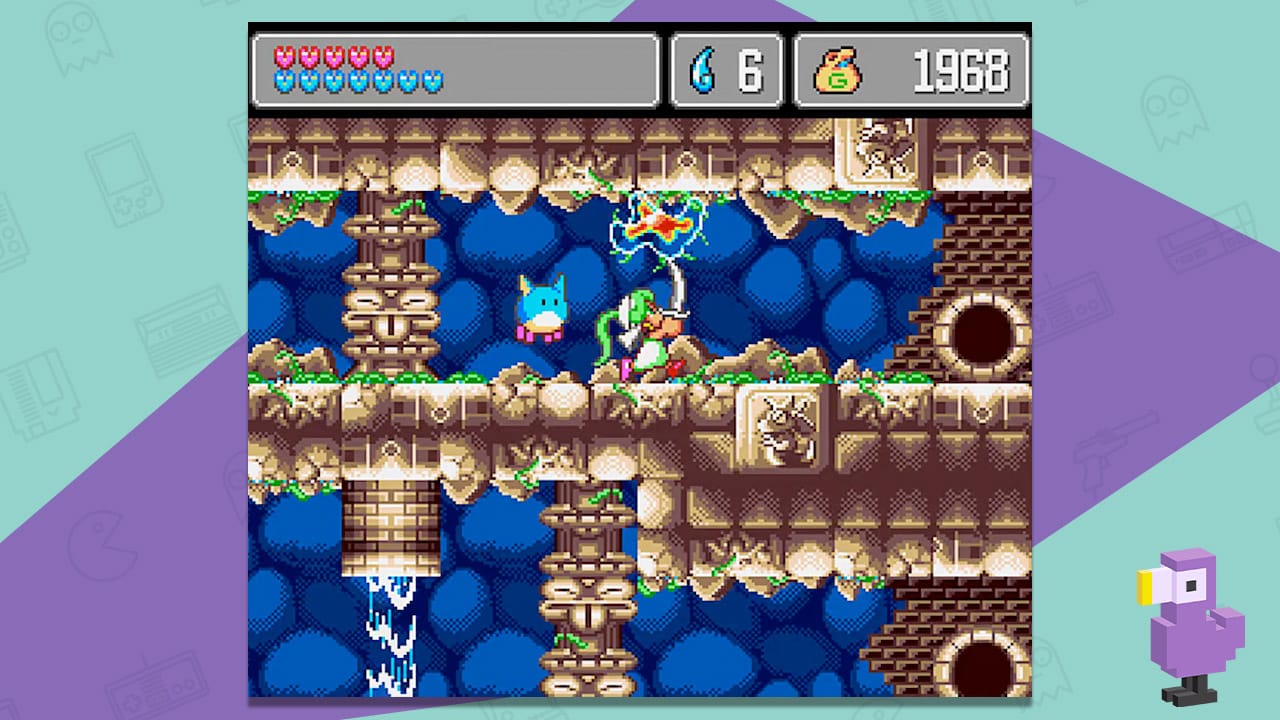Click the water drop count showing 6
This screenshot has width=1280, height=720.
click(x=748, y=70)
